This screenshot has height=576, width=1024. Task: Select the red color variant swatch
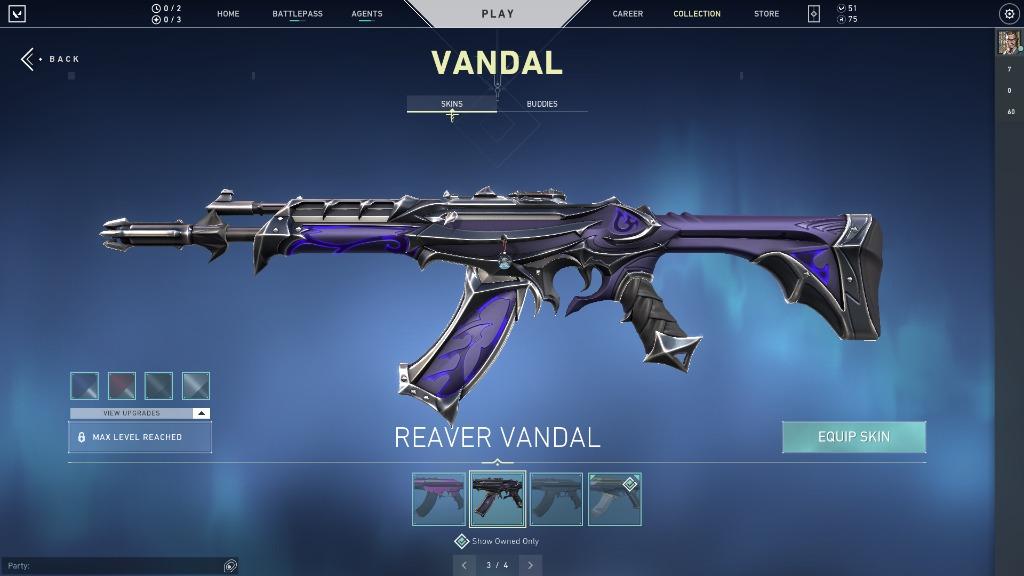[x=122, y=386]
